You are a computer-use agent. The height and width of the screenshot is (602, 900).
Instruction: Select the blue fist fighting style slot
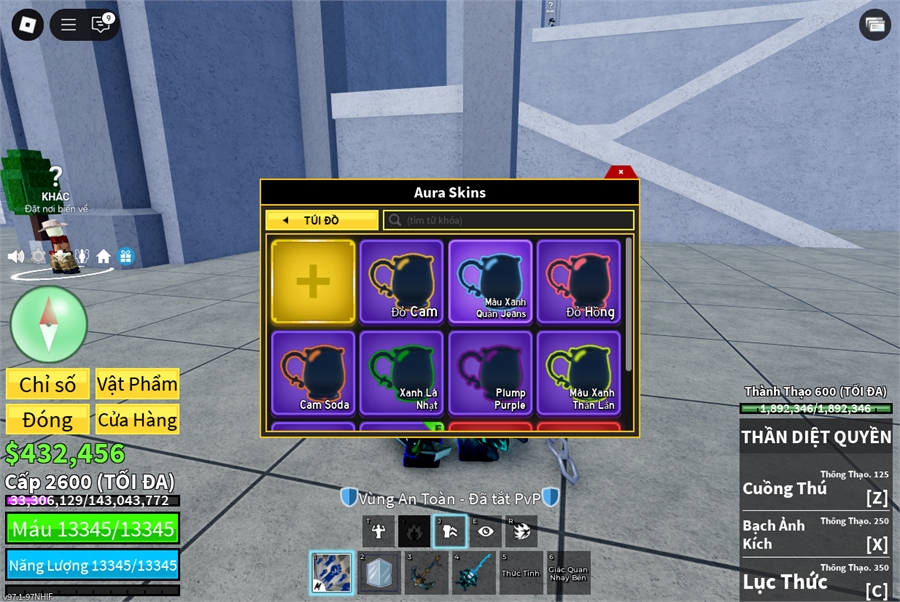coord(331,574)
